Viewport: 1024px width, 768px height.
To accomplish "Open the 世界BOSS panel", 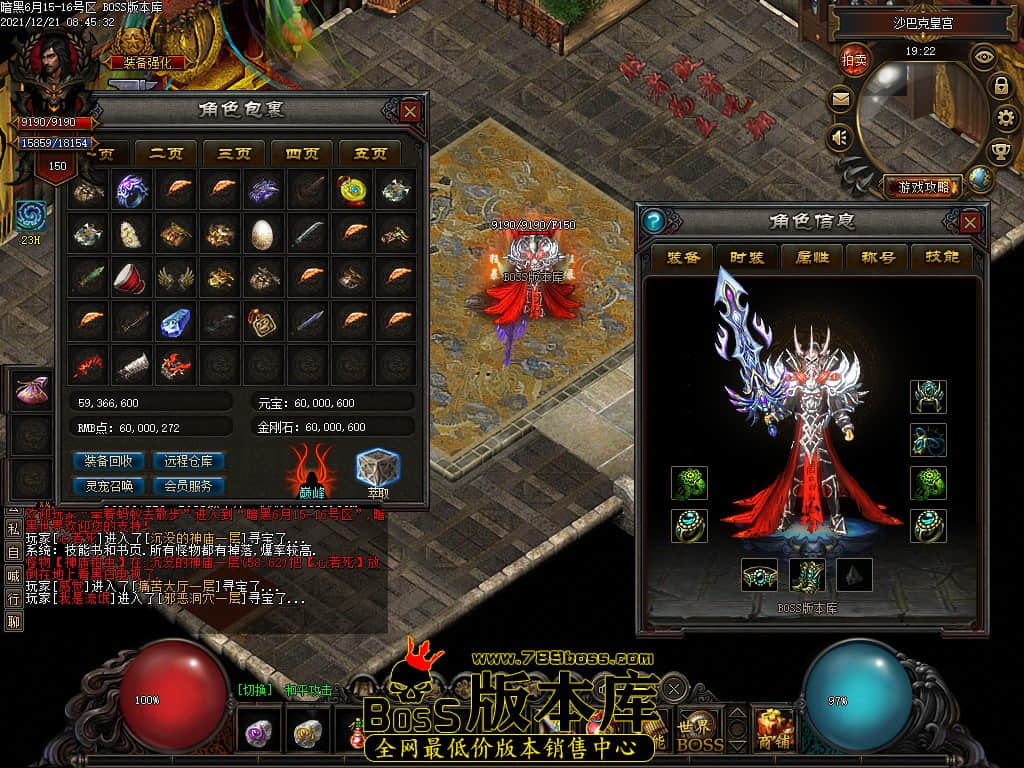I will coord(699,733).
